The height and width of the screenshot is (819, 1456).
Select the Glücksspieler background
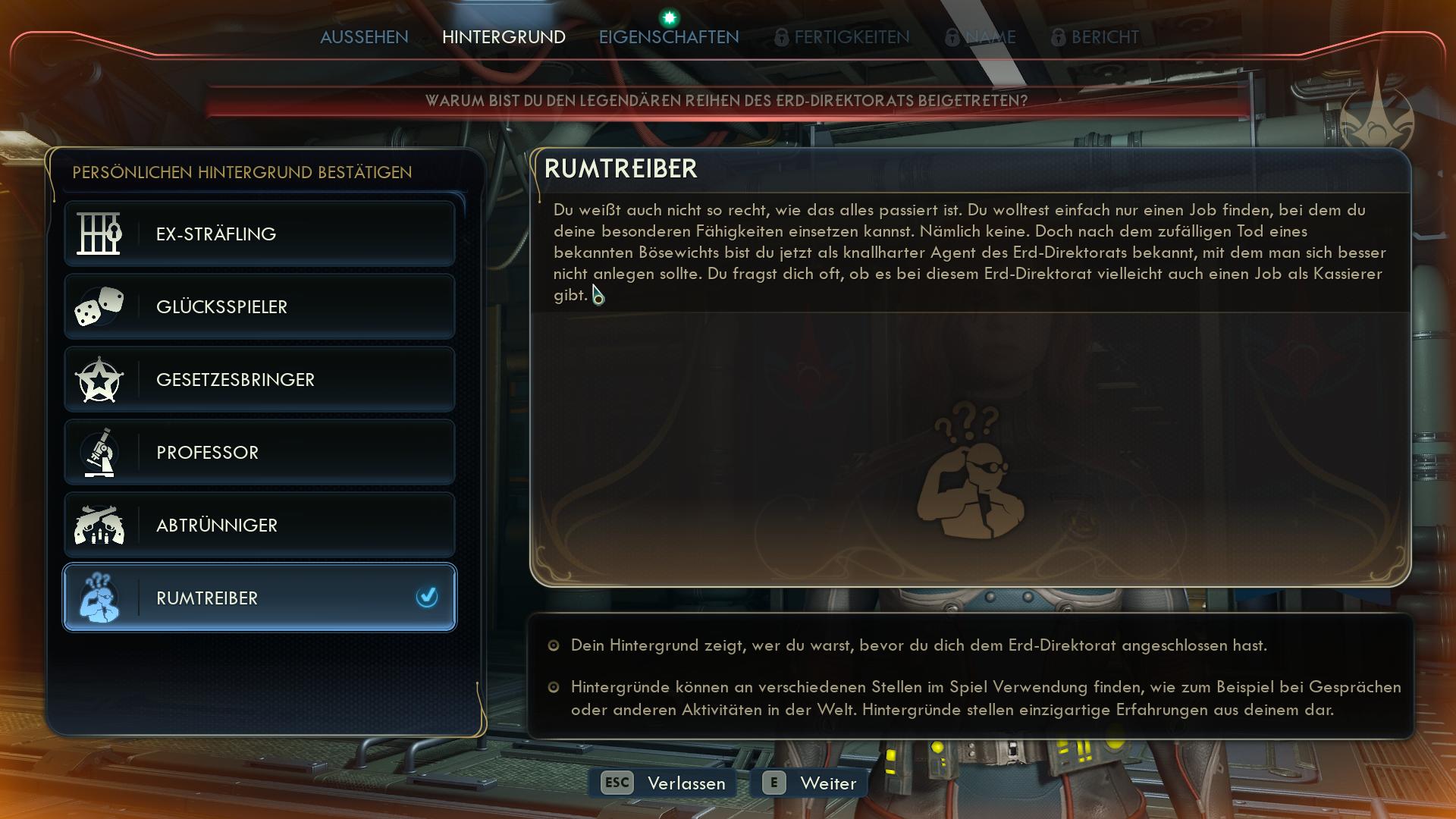click(259, 306)
